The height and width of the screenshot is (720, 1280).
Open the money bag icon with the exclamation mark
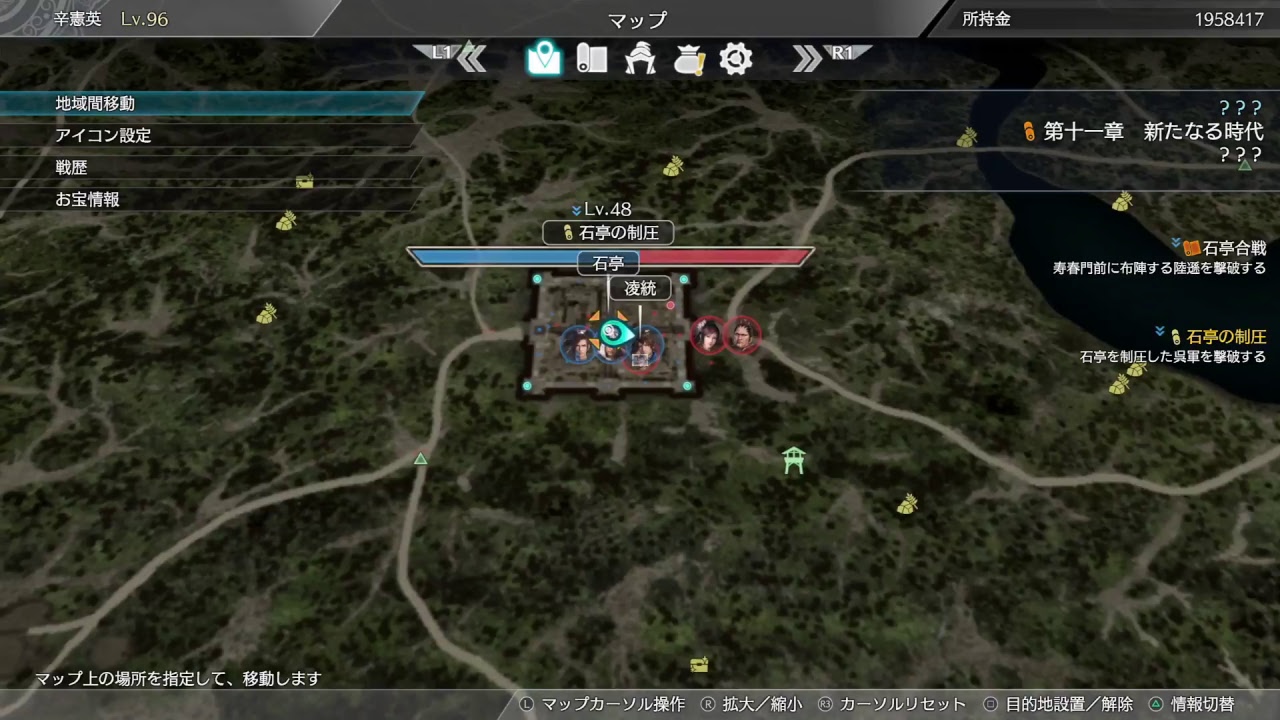coord(688,58)
